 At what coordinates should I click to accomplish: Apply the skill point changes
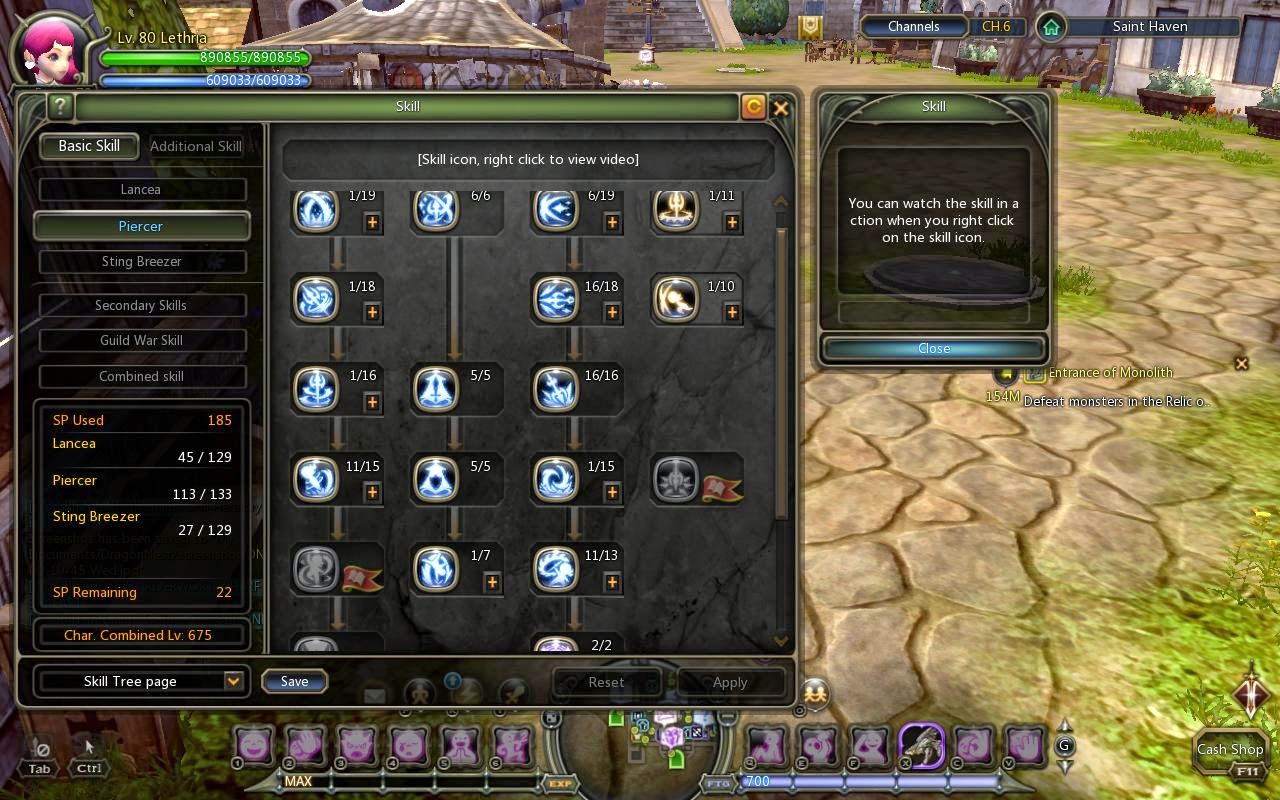pos(730,682)
